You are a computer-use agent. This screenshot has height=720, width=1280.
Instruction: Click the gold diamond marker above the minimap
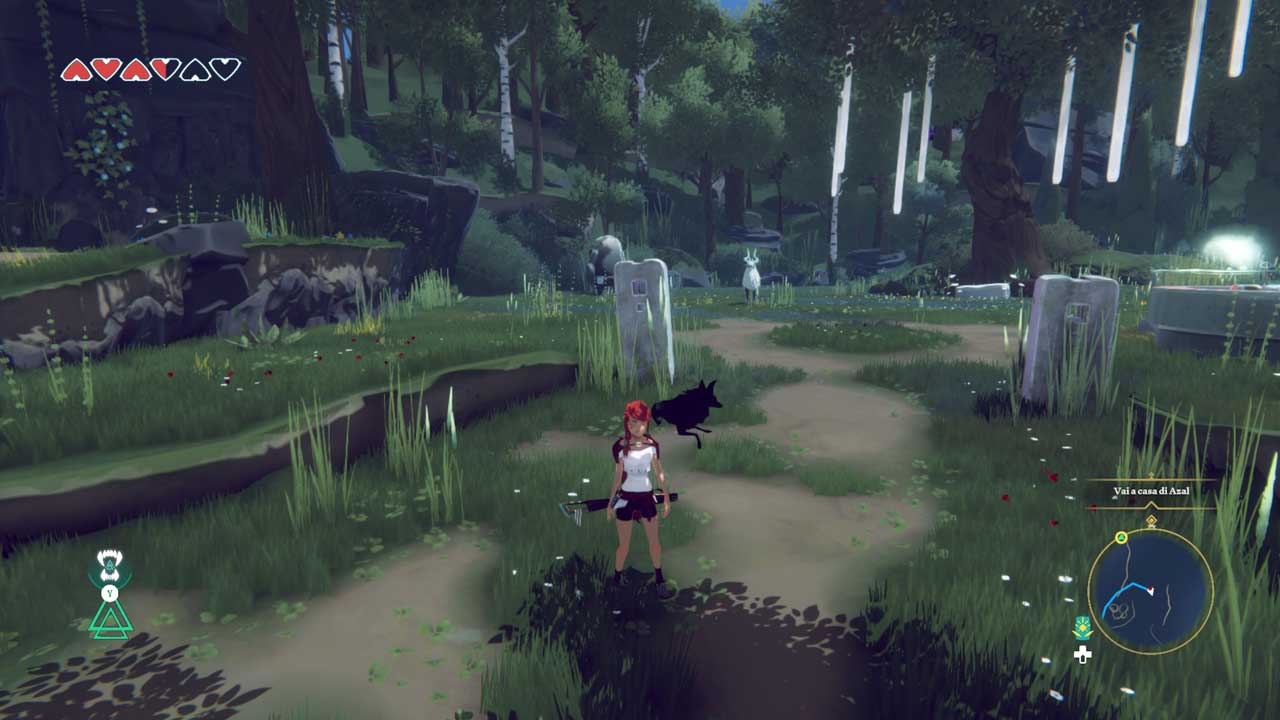click(1151, 520)
